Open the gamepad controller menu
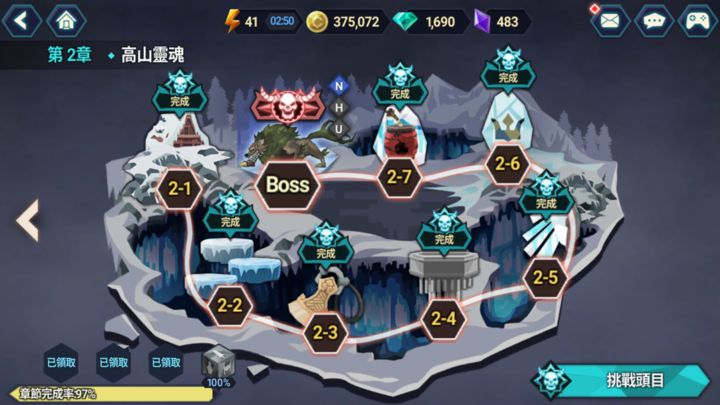The width and height of the screenshot is (720, 405). pos(697,20)
